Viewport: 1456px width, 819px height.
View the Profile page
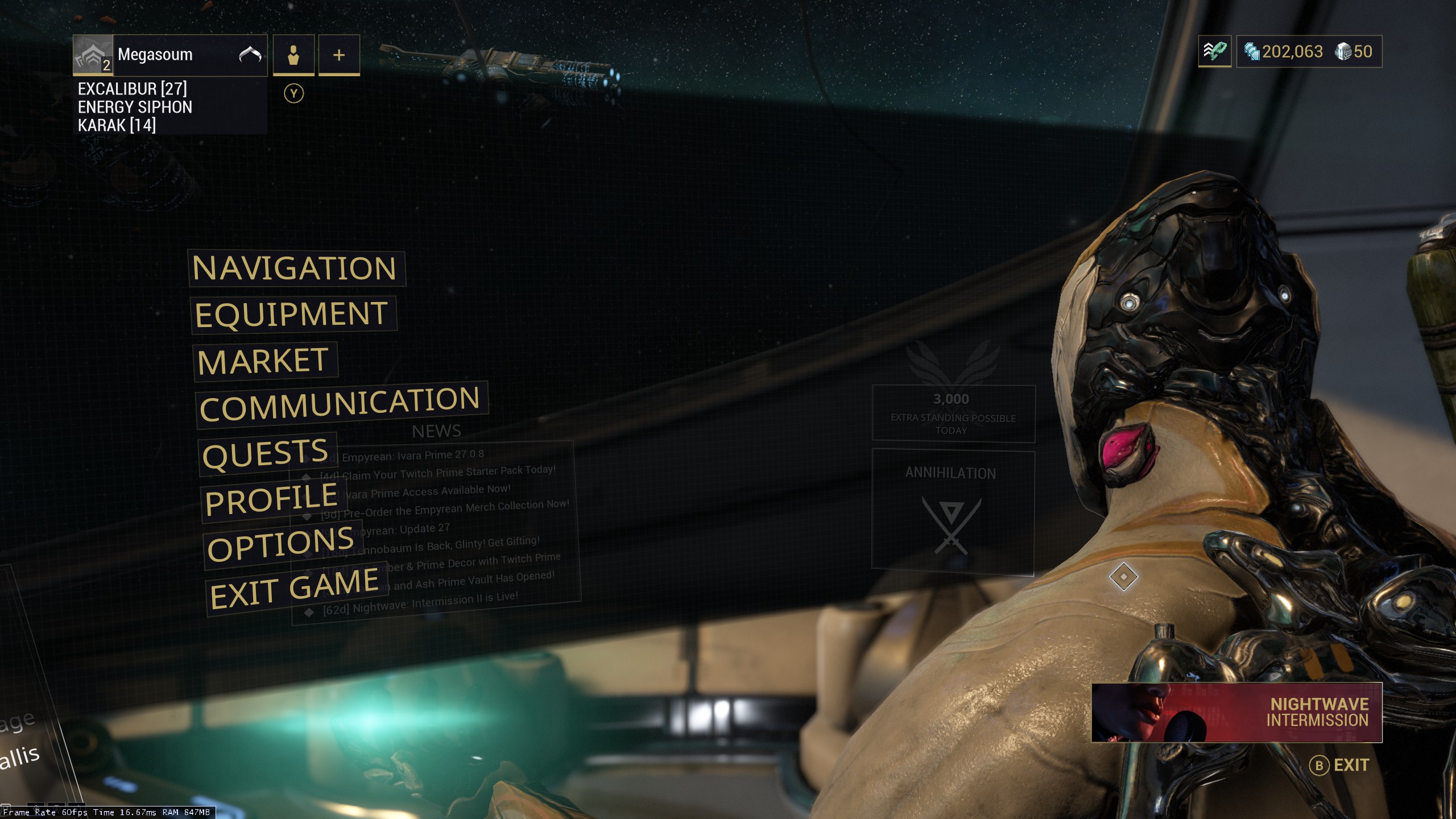pyautogui.click(x=272, y=499)
